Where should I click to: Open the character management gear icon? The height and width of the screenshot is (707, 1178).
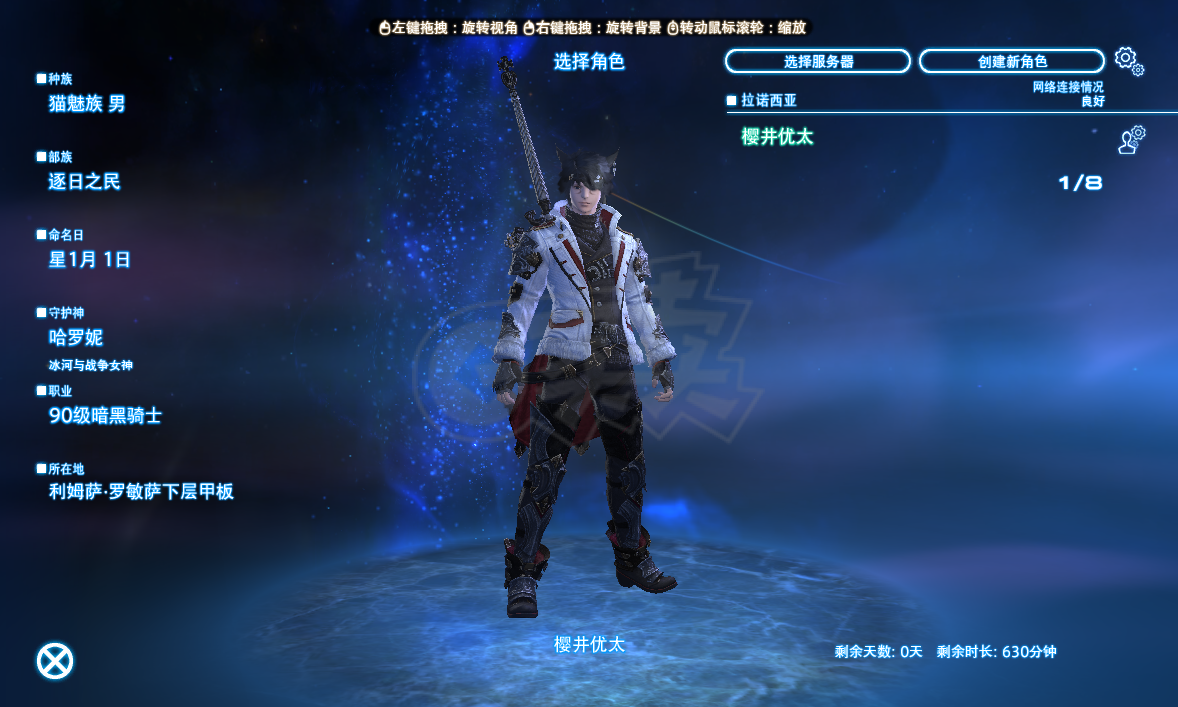pyautogui.click(x=1130, y=140)
